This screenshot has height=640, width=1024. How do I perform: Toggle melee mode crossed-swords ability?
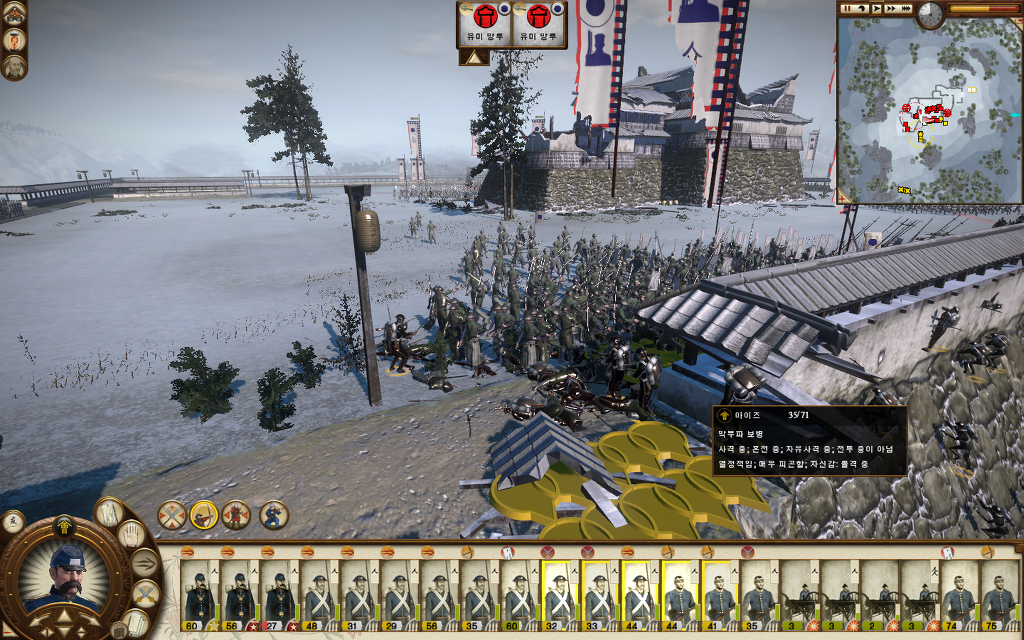point(172,515)
